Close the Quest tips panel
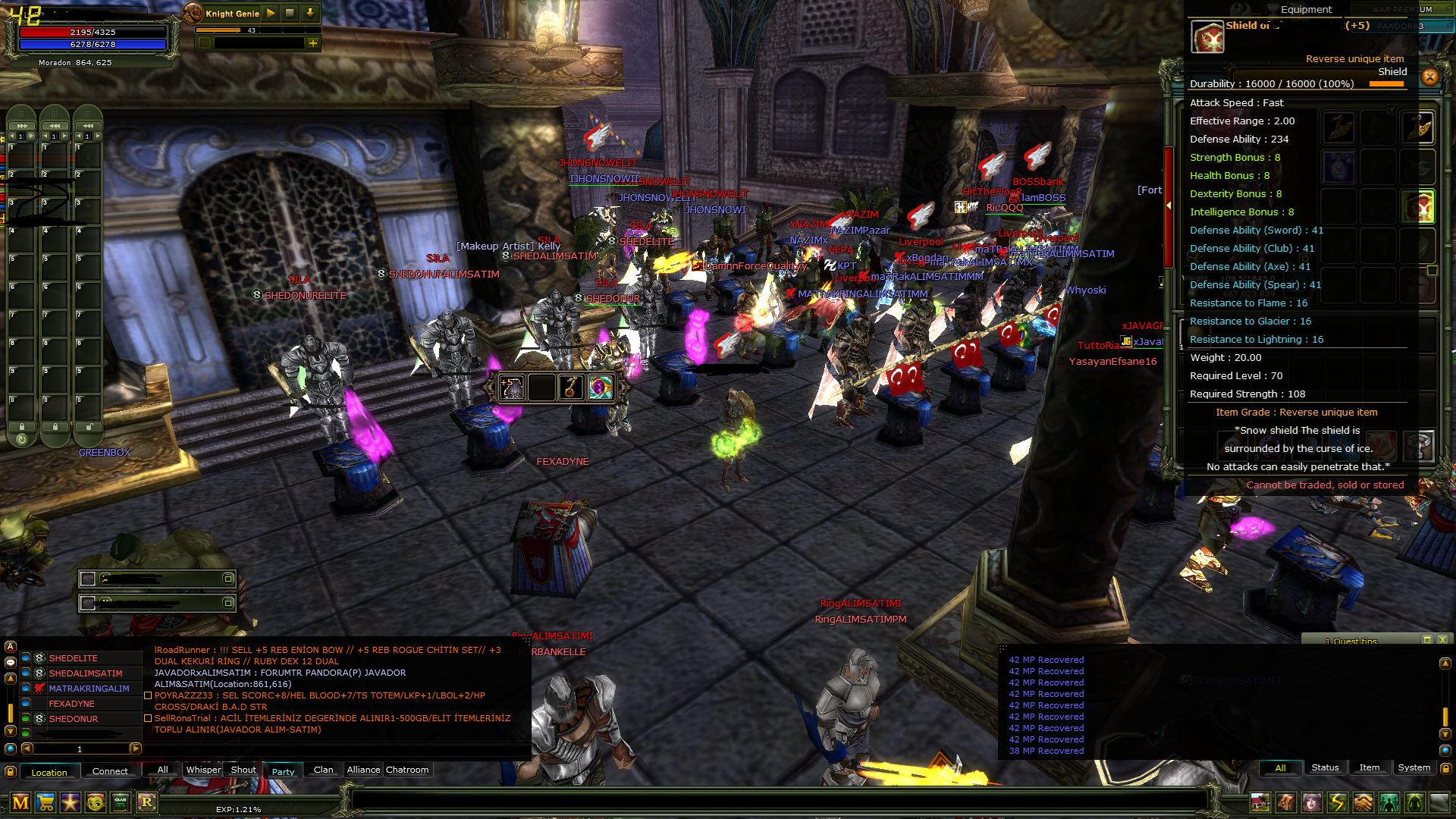 coord(1442,640)
